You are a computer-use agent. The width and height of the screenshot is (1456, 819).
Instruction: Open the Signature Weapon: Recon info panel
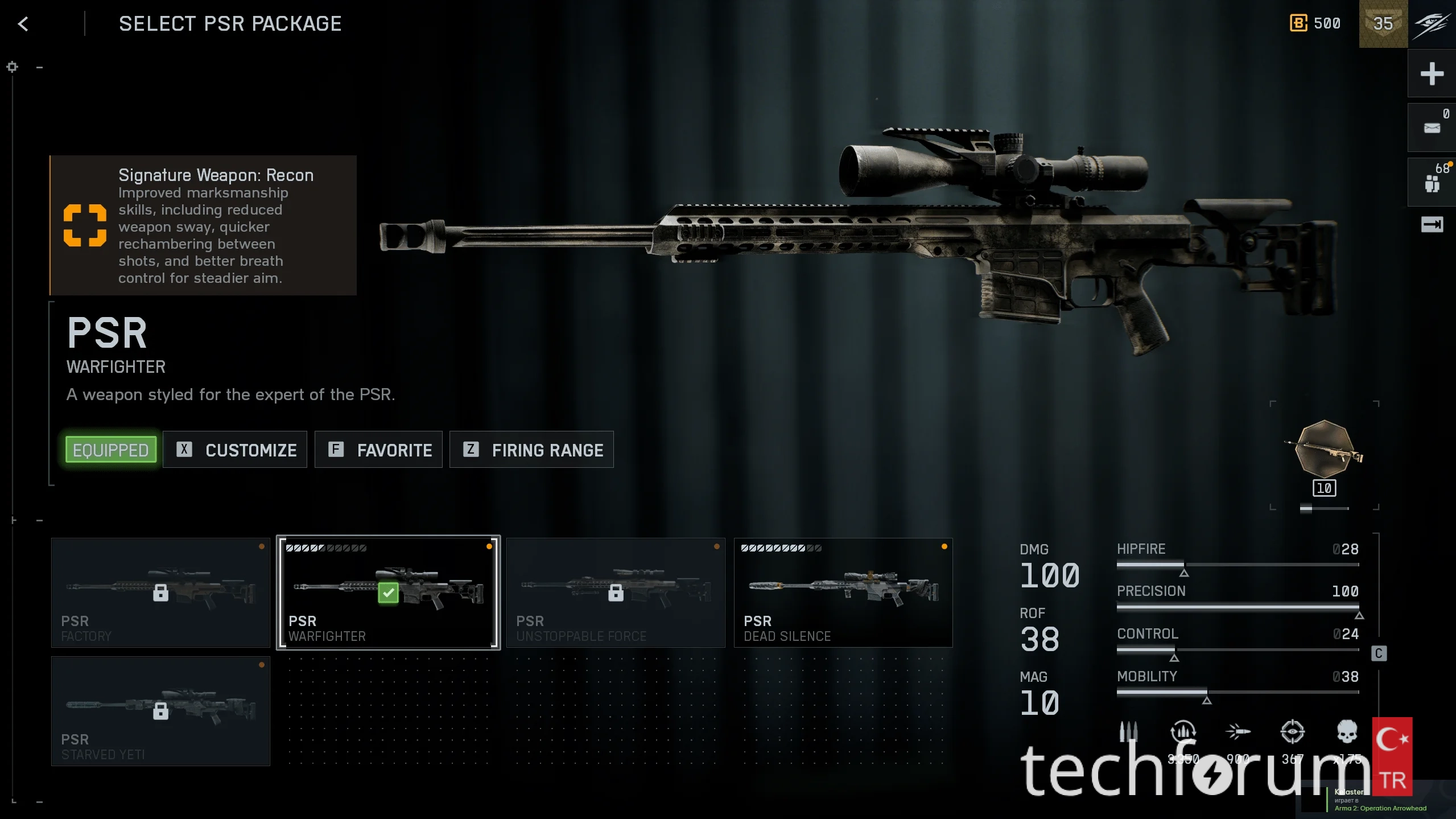[x=203, y=225]
